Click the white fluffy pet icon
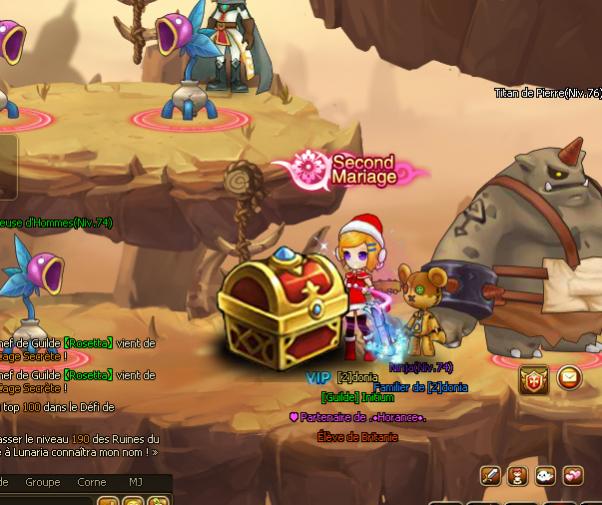 545,475
